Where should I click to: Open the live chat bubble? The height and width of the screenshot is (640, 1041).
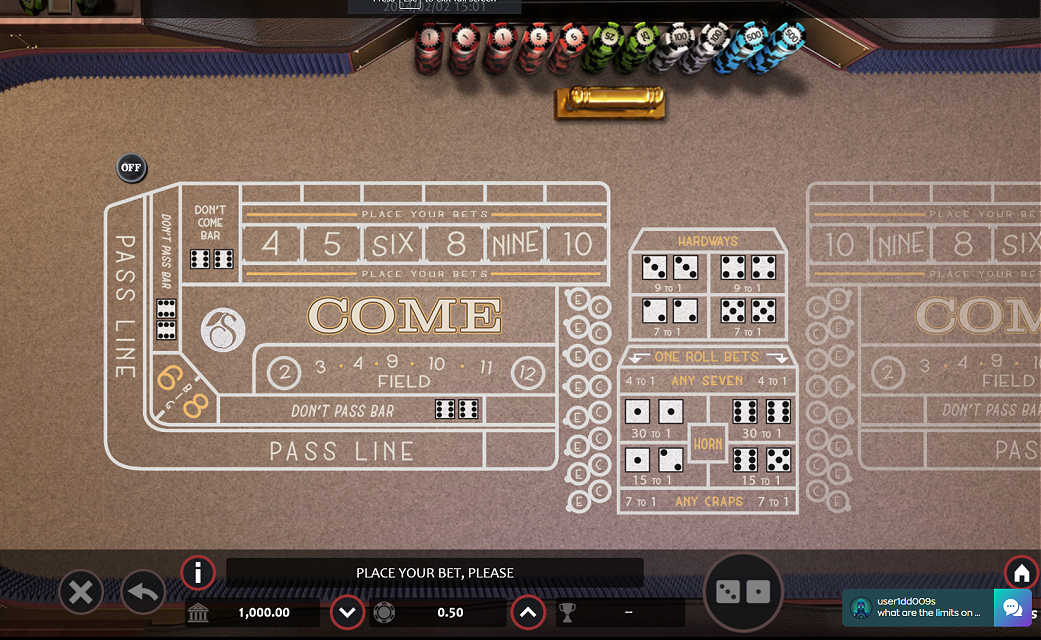[x=1011, y=607]
